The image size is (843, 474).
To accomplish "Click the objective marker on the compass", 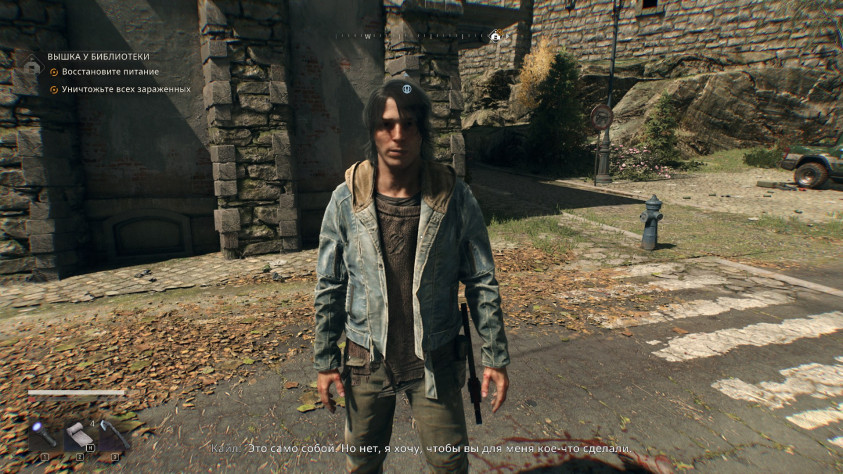I will (495, 36).
